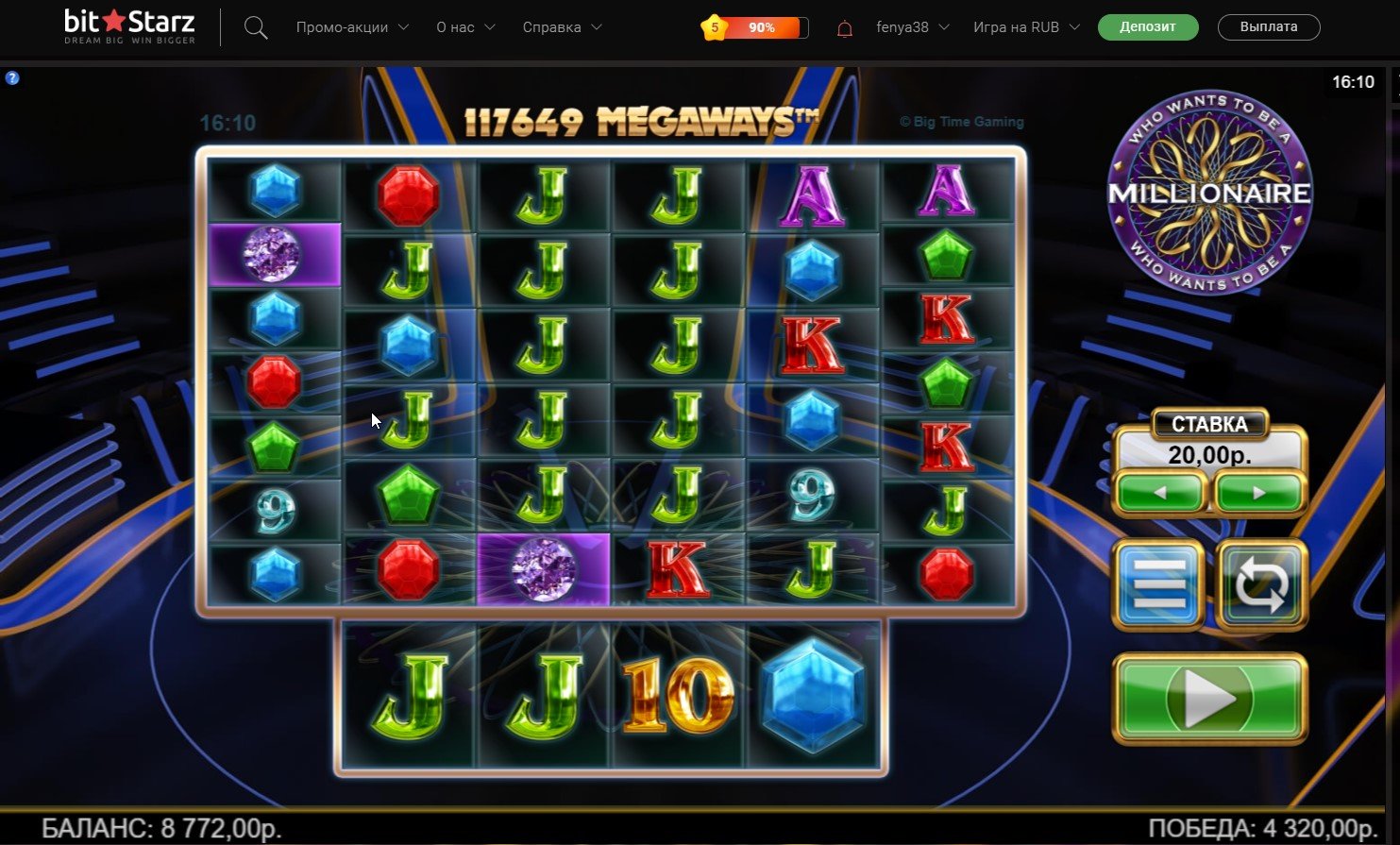
Task: Click the search magnifier icon
Action: (x=256, y=27)
